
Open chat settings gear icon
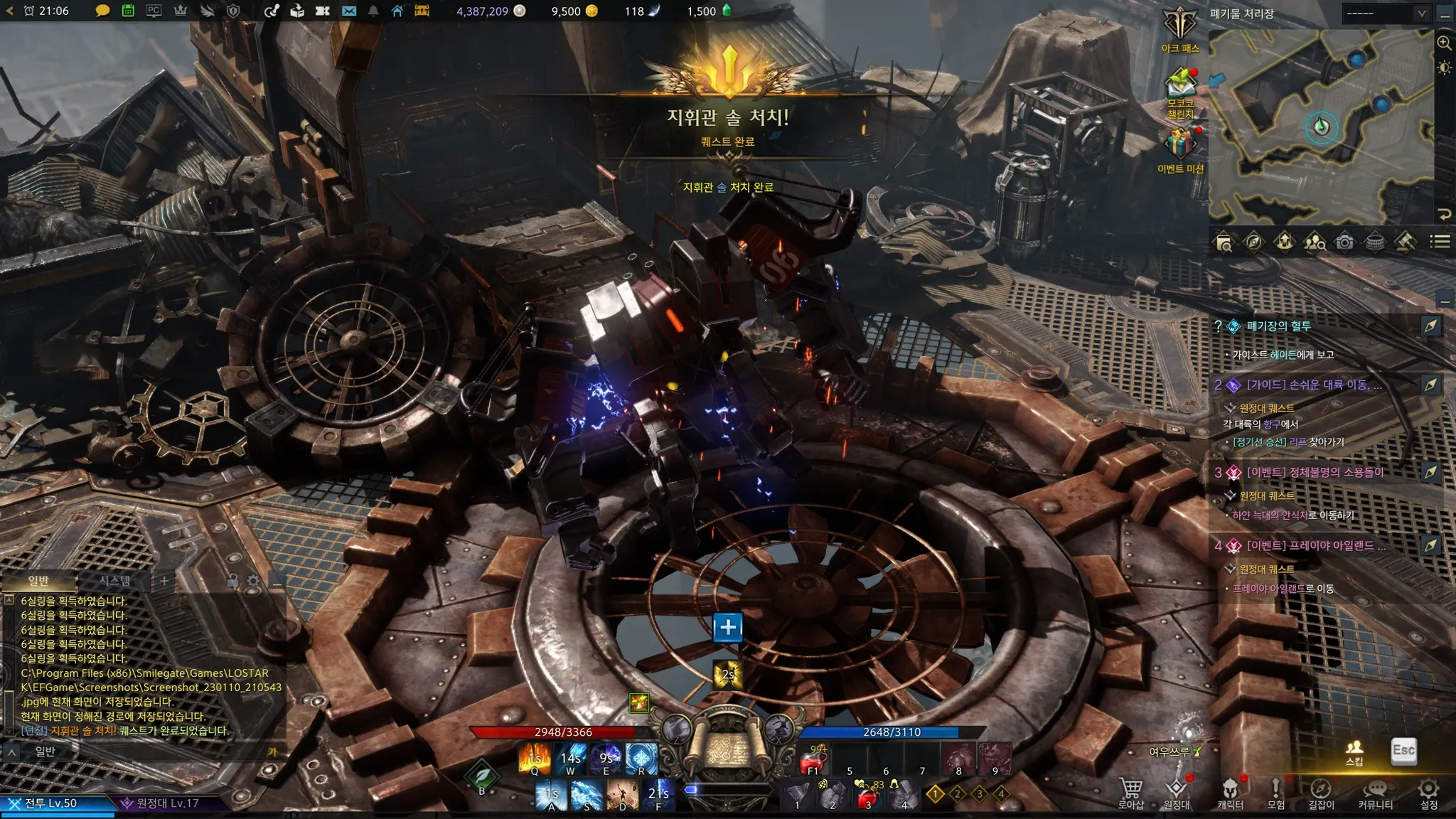[254, 582]
